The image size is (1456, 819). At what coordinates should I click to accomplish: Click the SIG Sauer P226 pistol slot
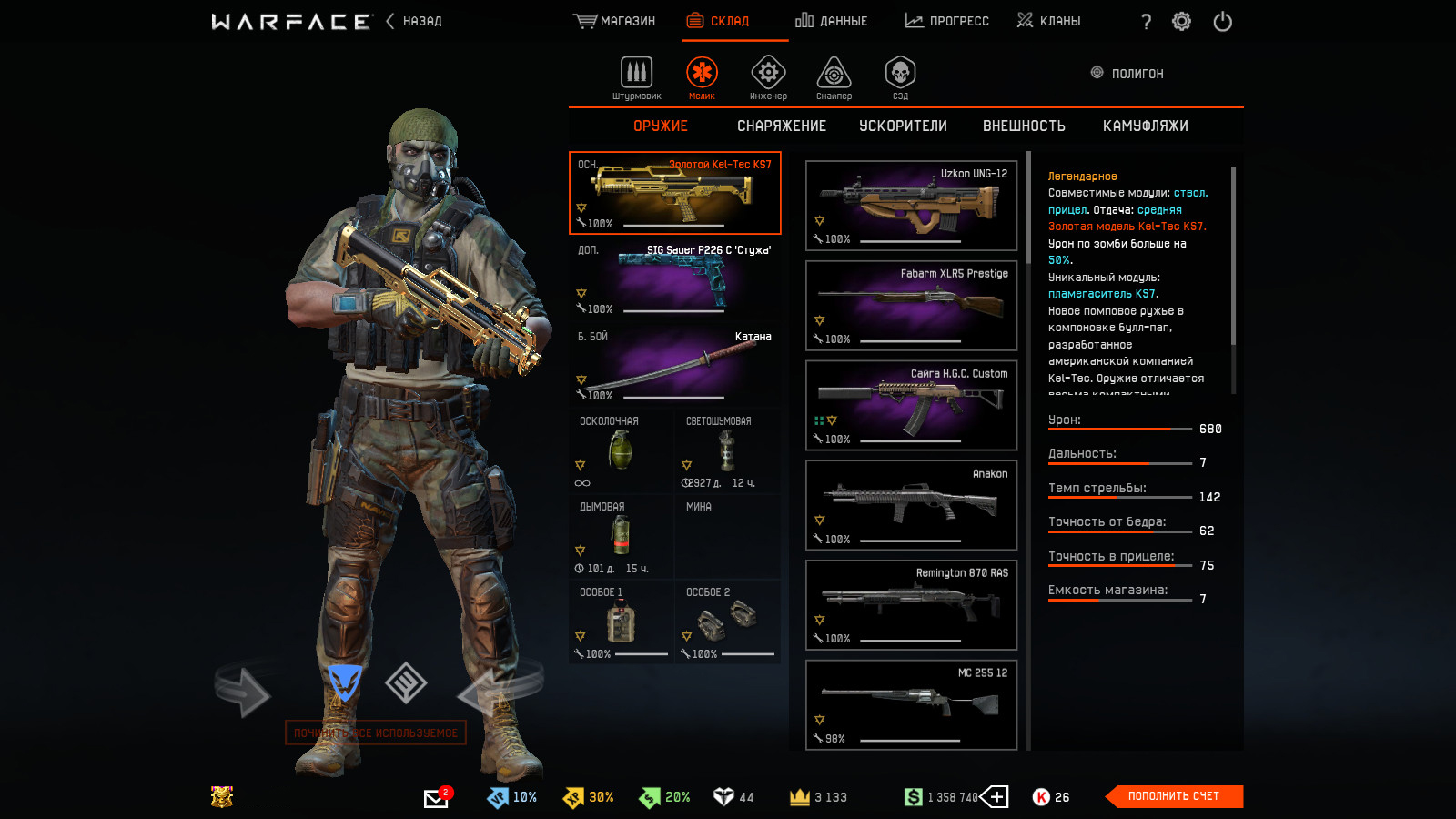point(674,278)
